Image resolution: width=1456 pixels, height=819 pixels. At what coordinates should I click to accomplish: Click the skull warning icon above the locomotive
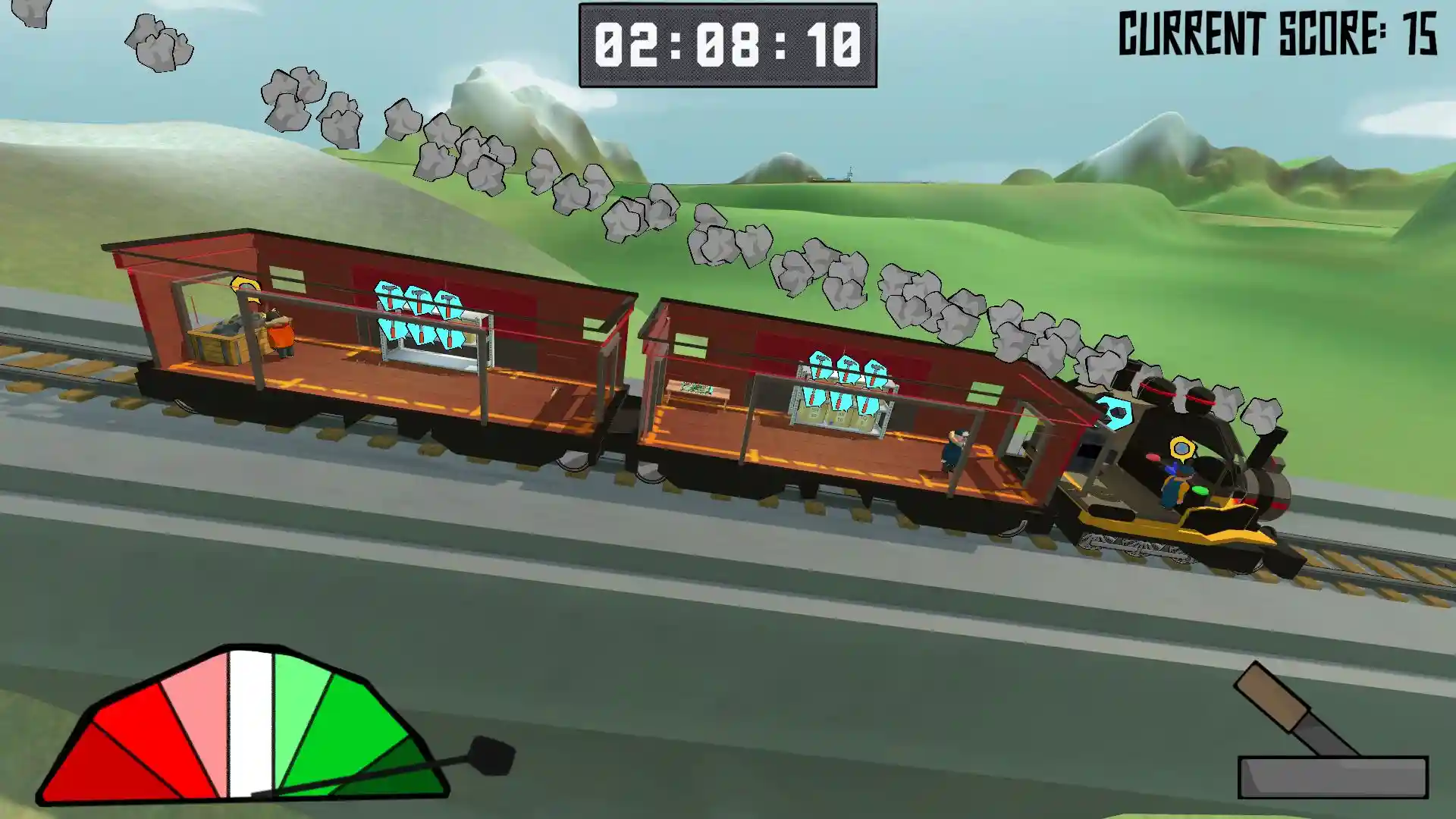click(1113, 413)
